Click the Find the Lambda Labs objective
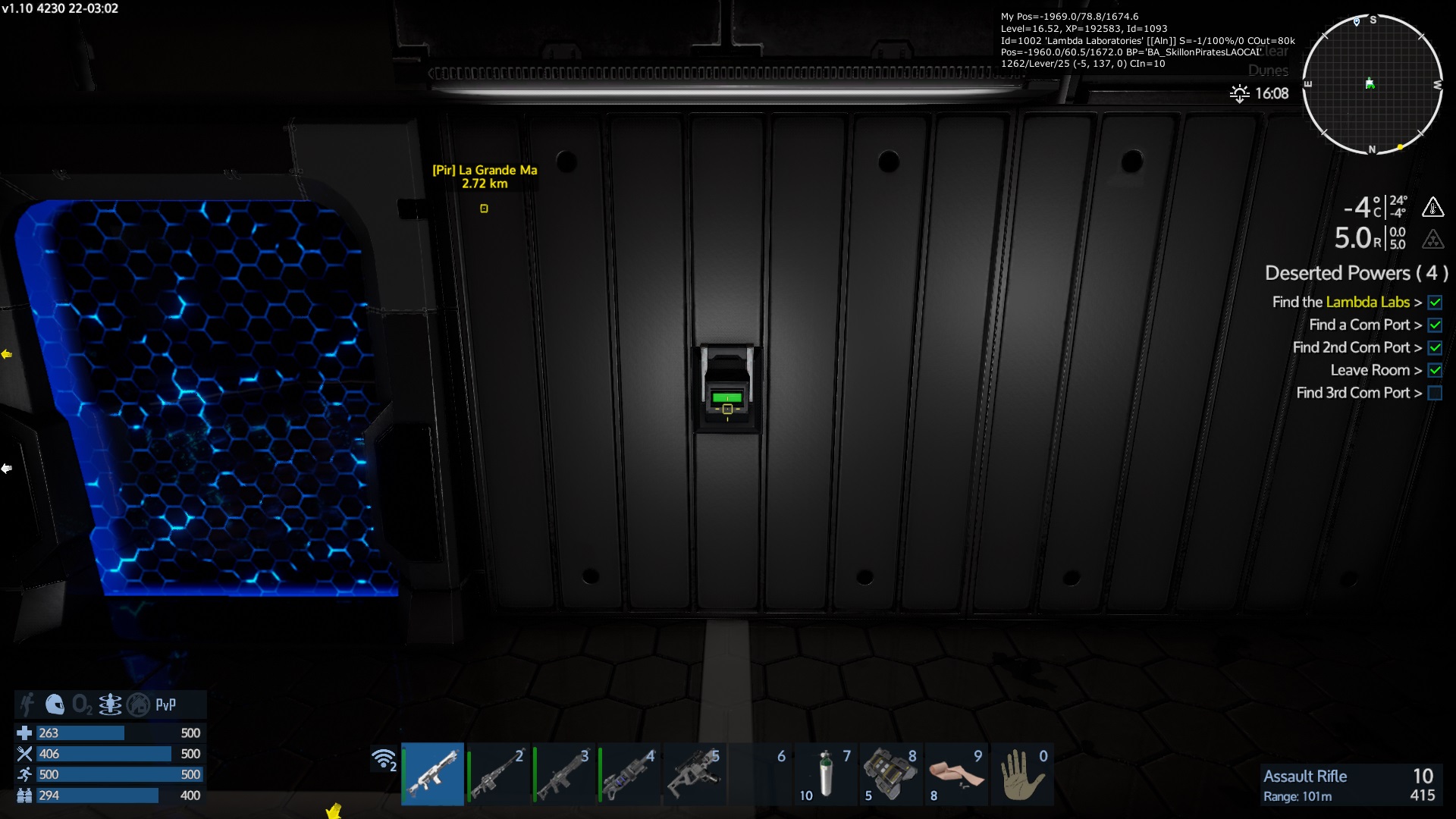The image size is (1456, 819). (1341, 302)
